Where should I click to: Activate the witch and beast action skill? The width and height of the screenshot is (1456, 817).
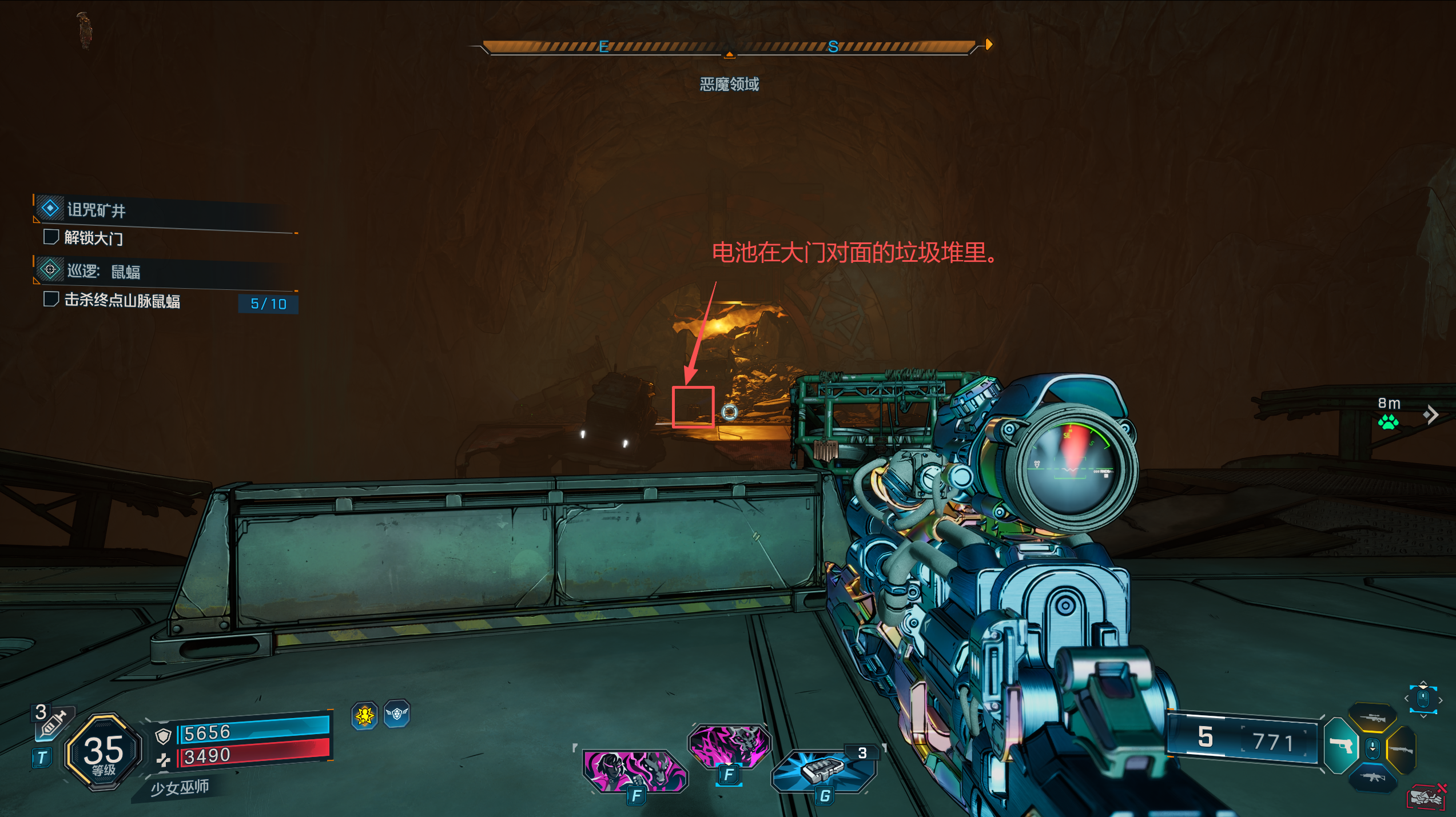click(x=634, y=770)
